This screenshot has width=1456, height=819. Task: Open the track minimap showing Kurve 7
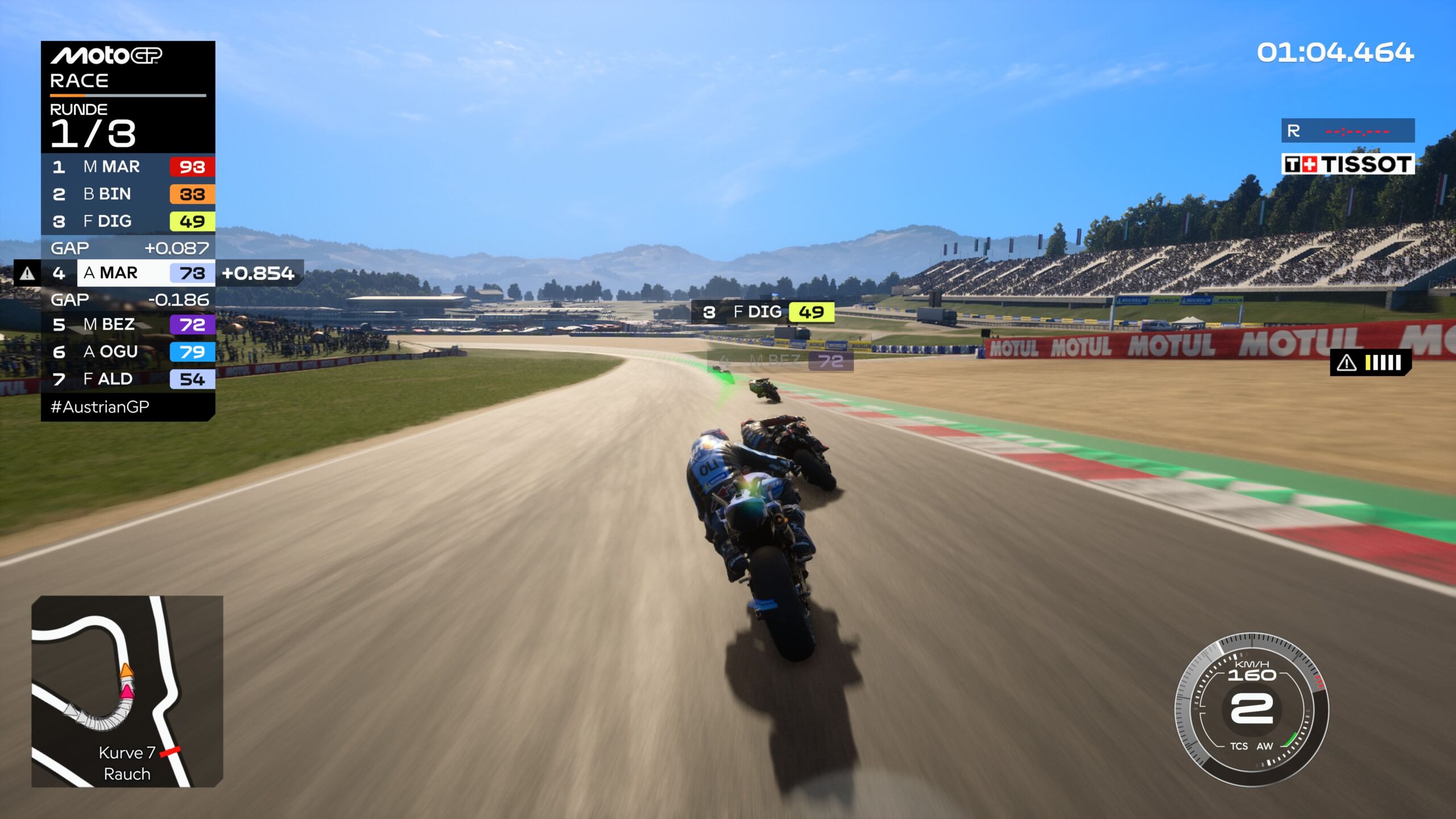[127, 691]
